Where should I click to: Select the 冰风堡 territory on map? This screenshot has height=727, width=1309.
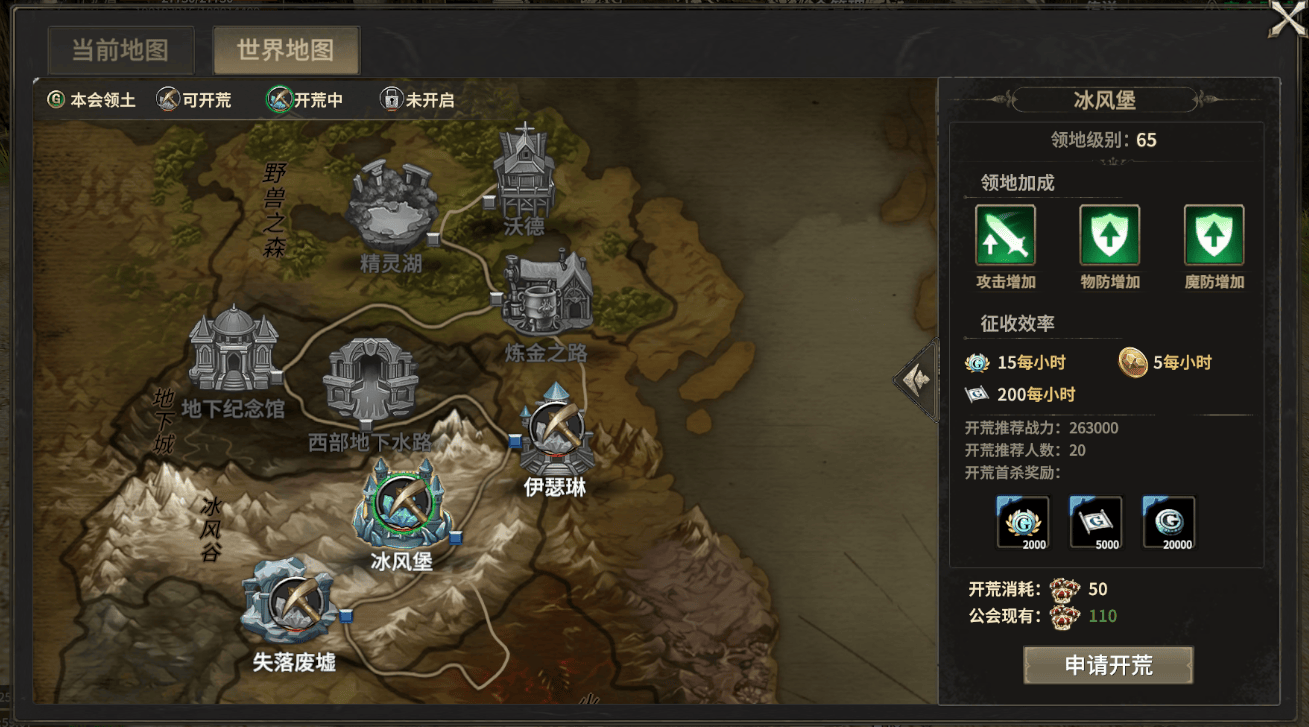point(398,504)
